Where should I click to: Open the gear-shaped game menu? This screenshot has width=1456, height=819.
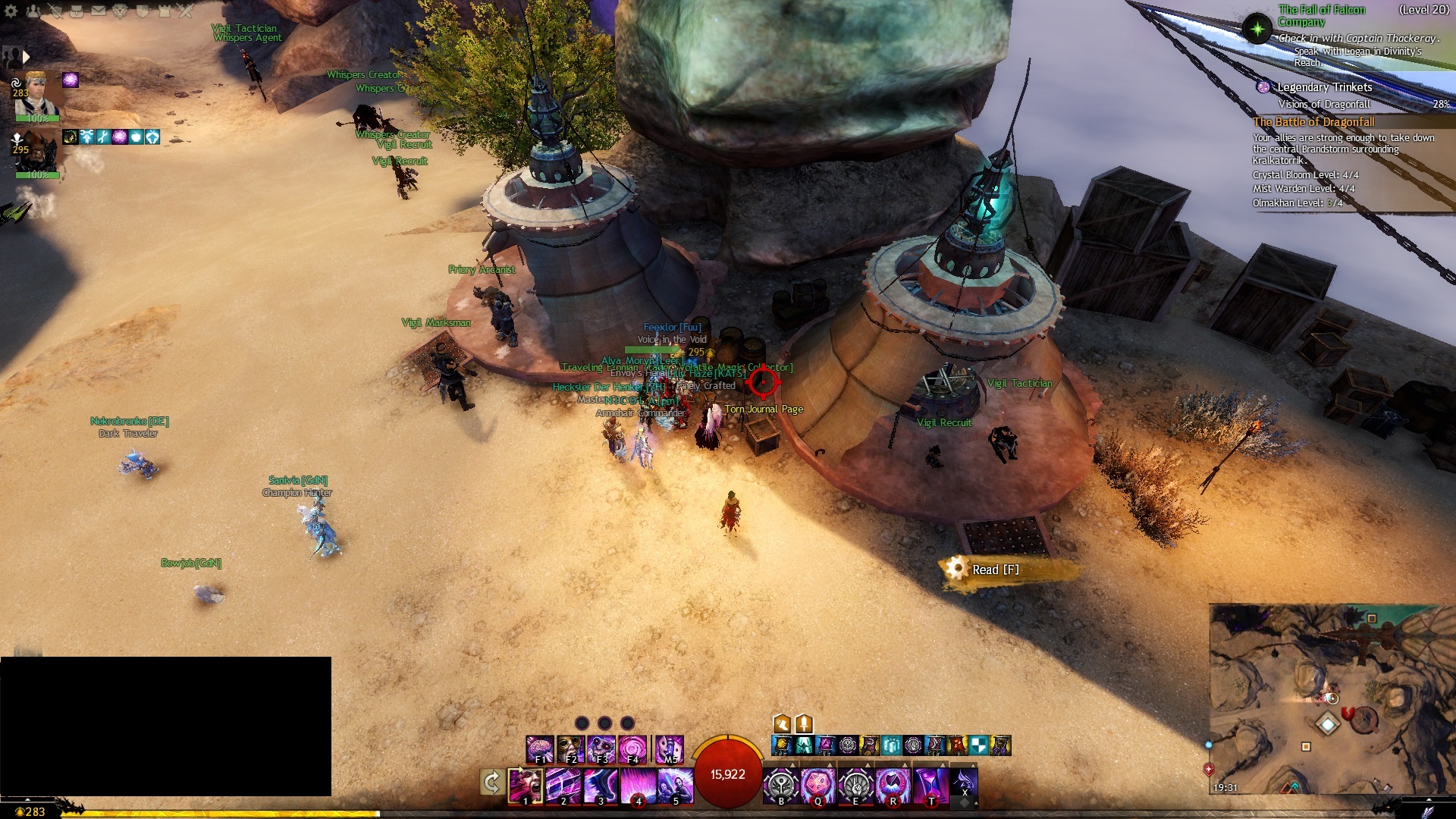tap(11, 11)
